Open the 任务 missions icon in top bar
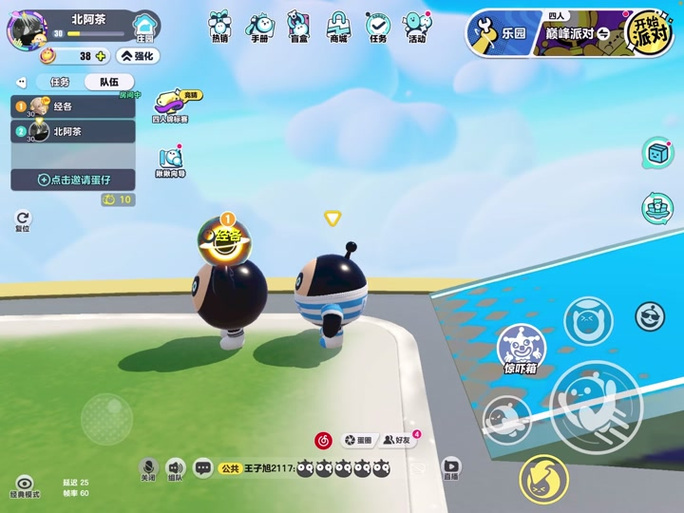The width and height of the screenshot is (684, 513). click(377, 27)
